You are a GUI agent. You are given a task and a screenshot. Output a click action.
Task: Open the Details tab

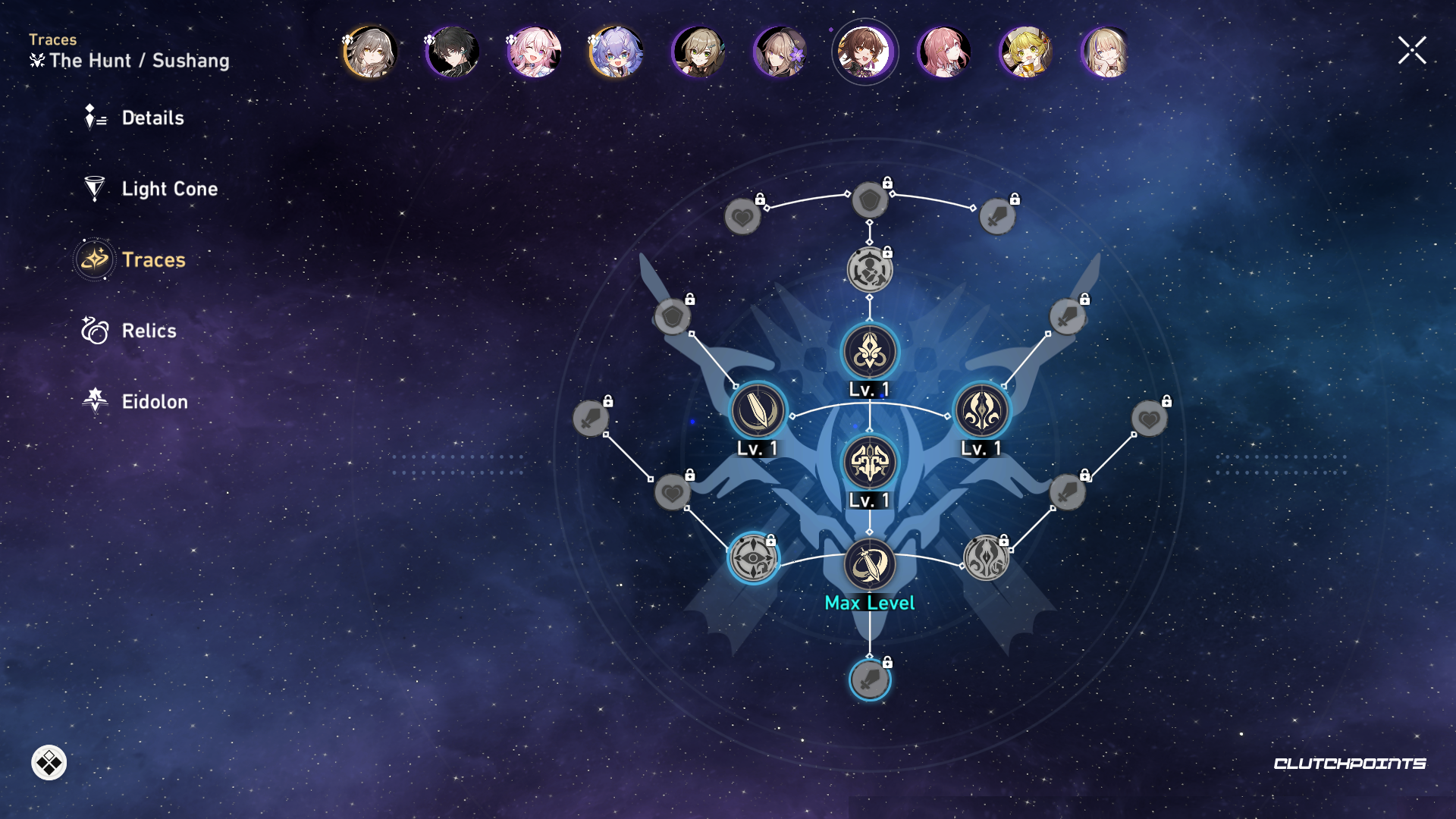[152, 118]
